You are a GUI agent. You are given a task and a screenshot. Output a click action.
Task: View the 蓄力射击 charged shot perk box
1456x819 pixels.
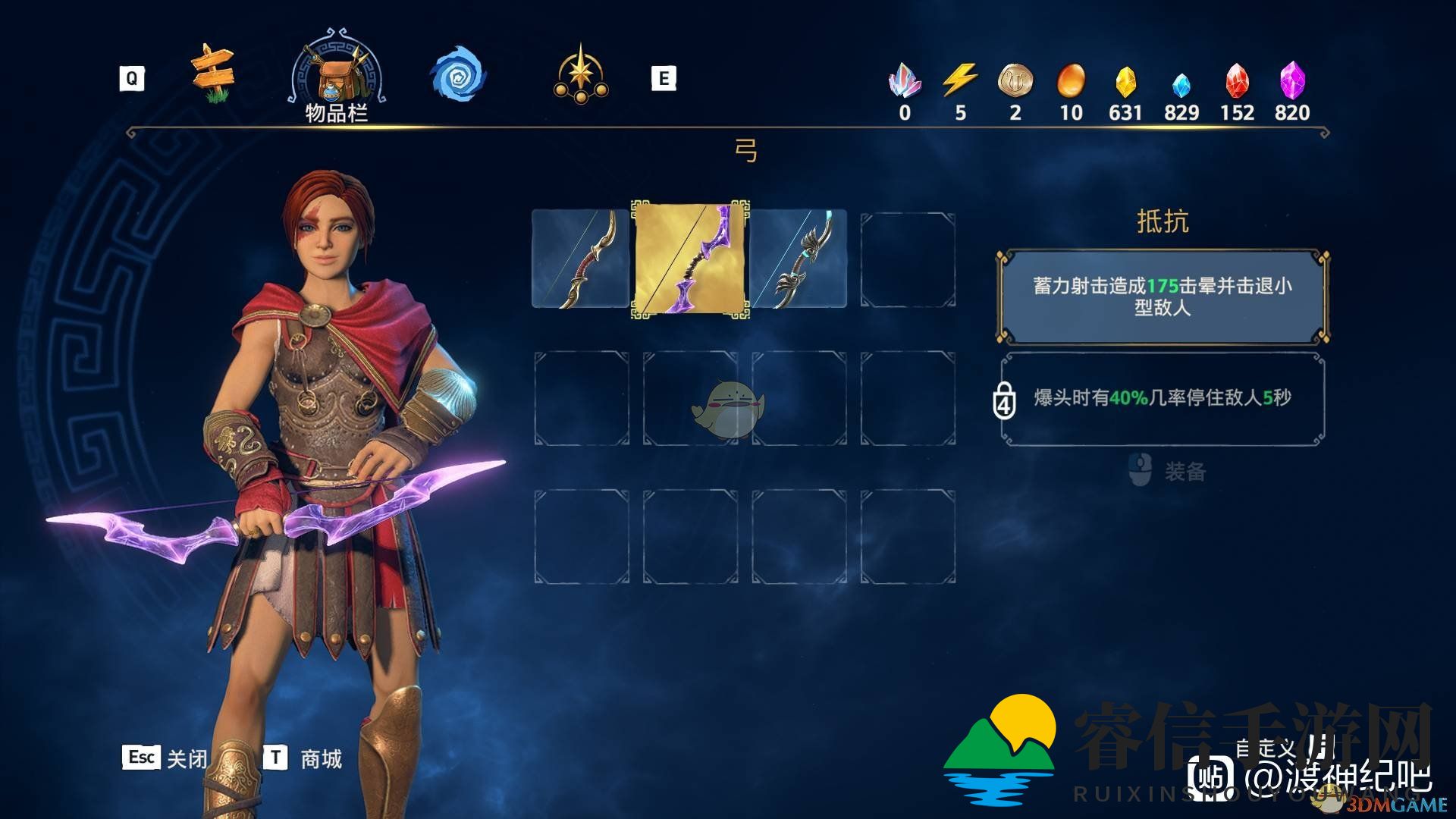coord(1163,297)
